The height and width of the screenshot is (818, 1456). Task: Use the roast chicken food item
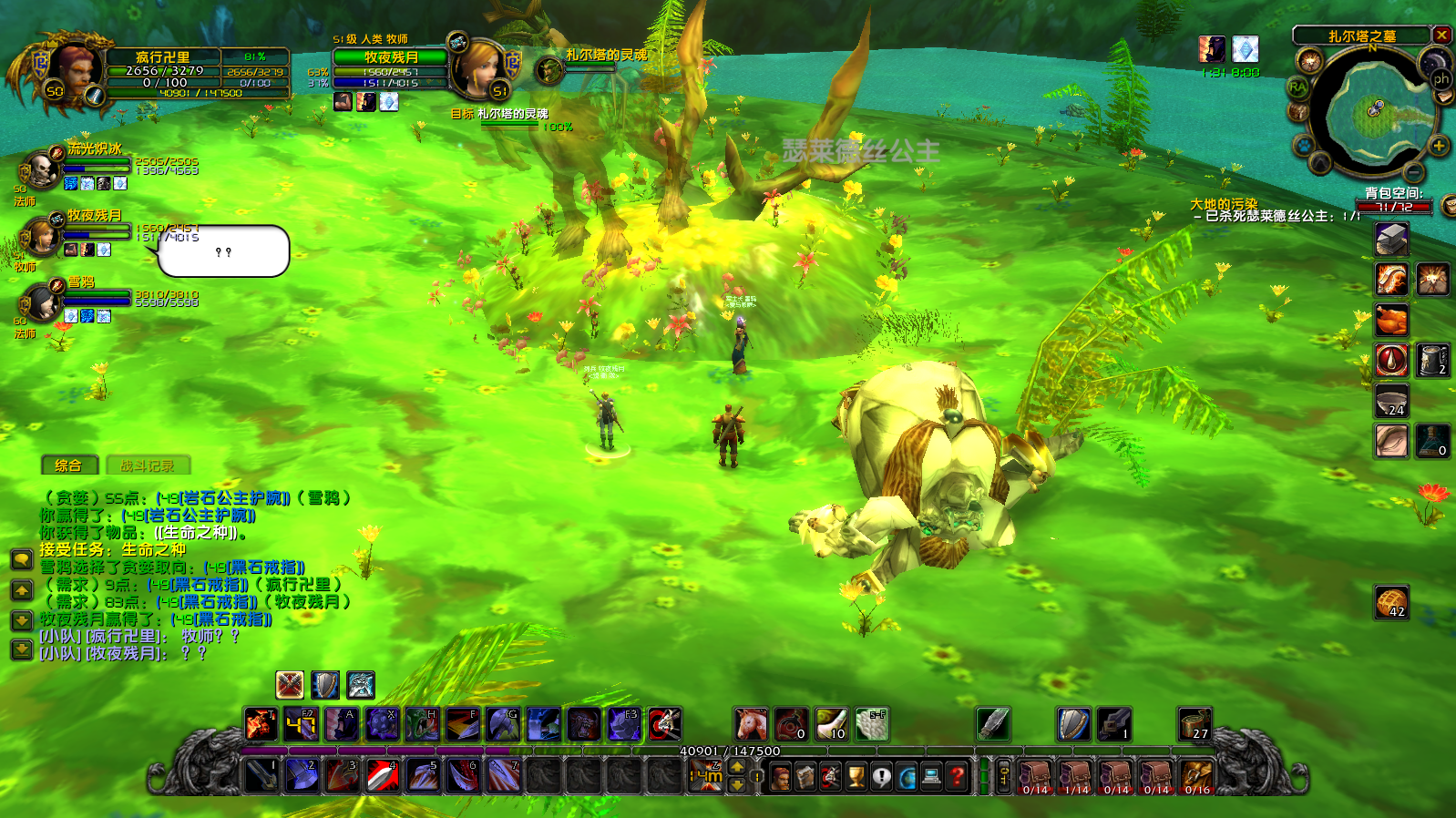point(1391,321)
